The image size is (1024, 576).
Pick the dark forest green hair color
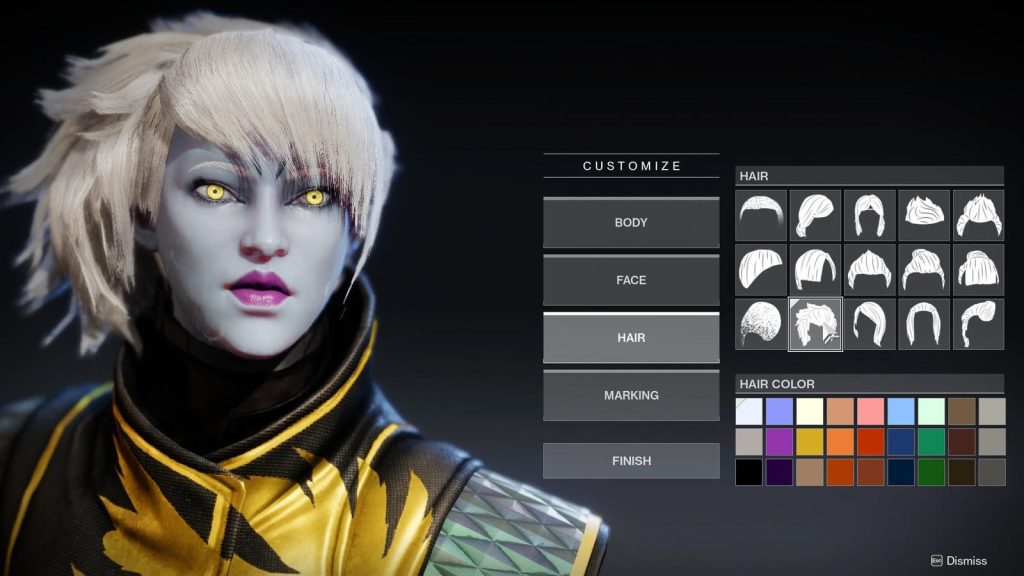click(x=932, y=472)
